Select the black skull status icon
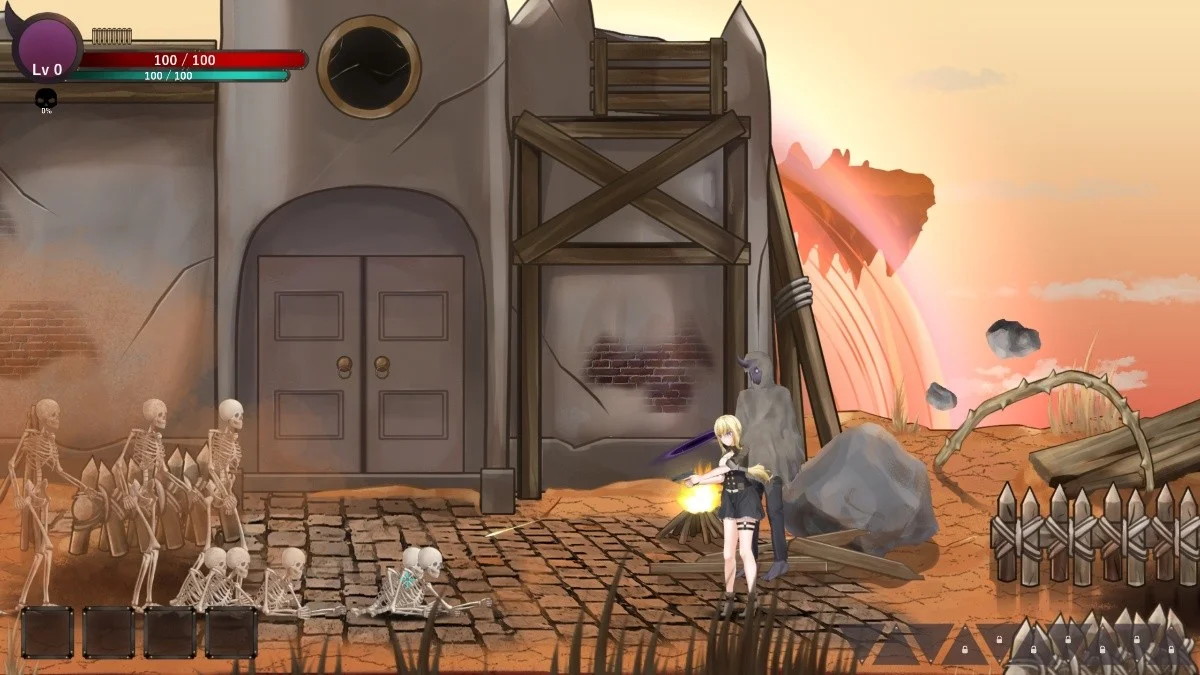Viewport: 1200px width, 675px height. point(46,98)
